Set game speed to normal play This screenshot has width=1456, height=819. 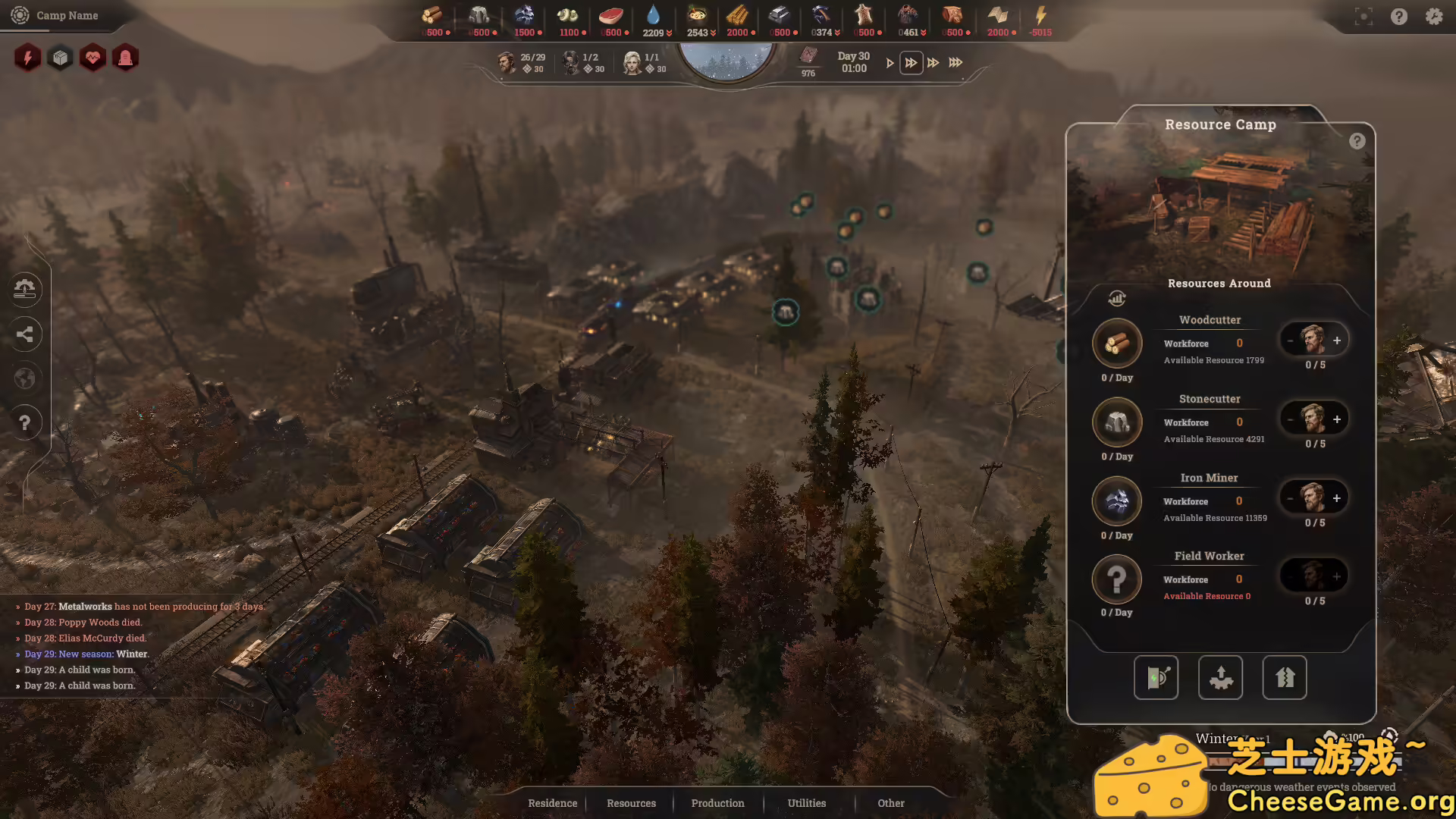(890, 63)
